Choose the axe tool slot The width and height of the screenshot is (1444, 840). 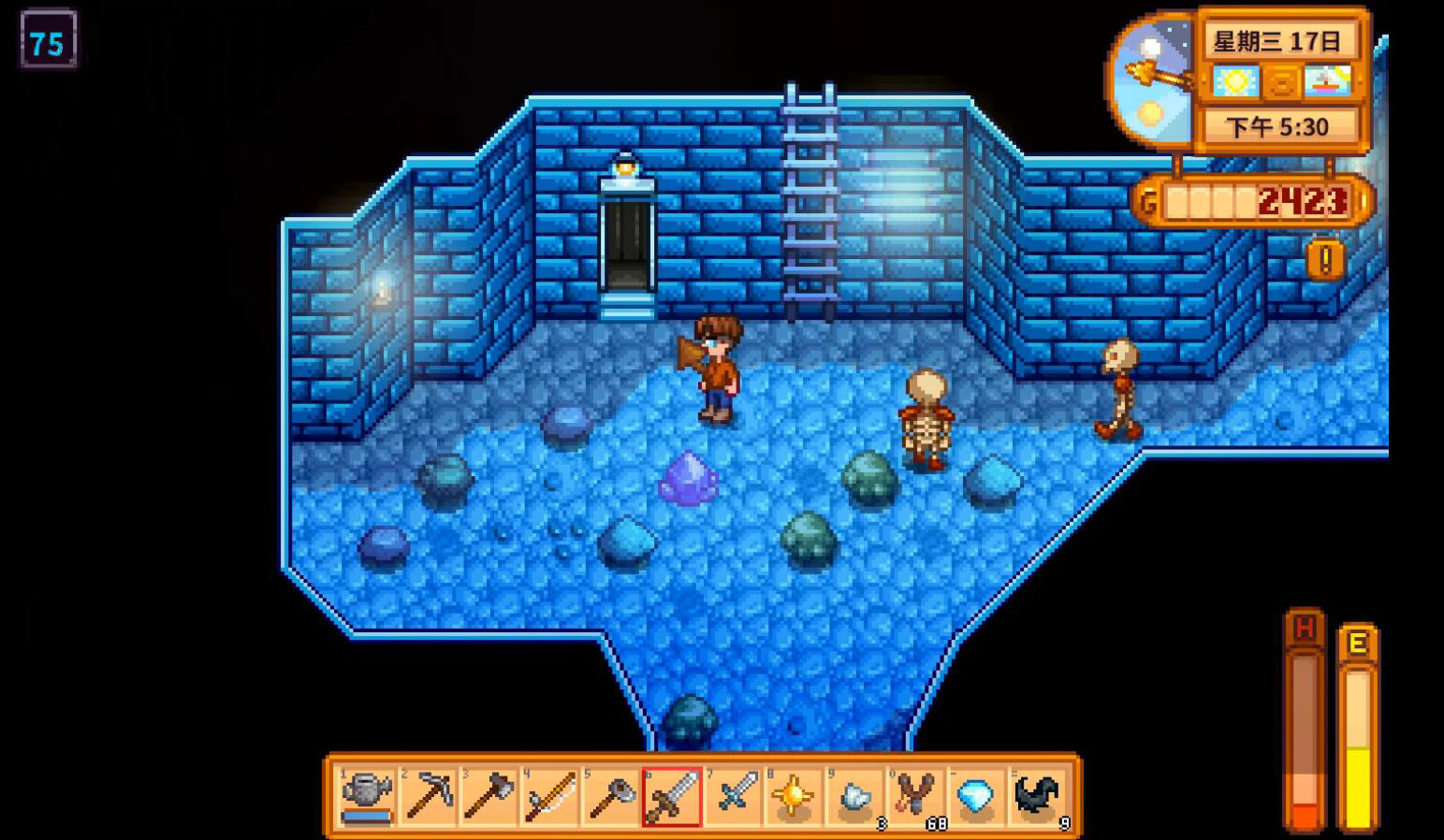coord(489,796)
